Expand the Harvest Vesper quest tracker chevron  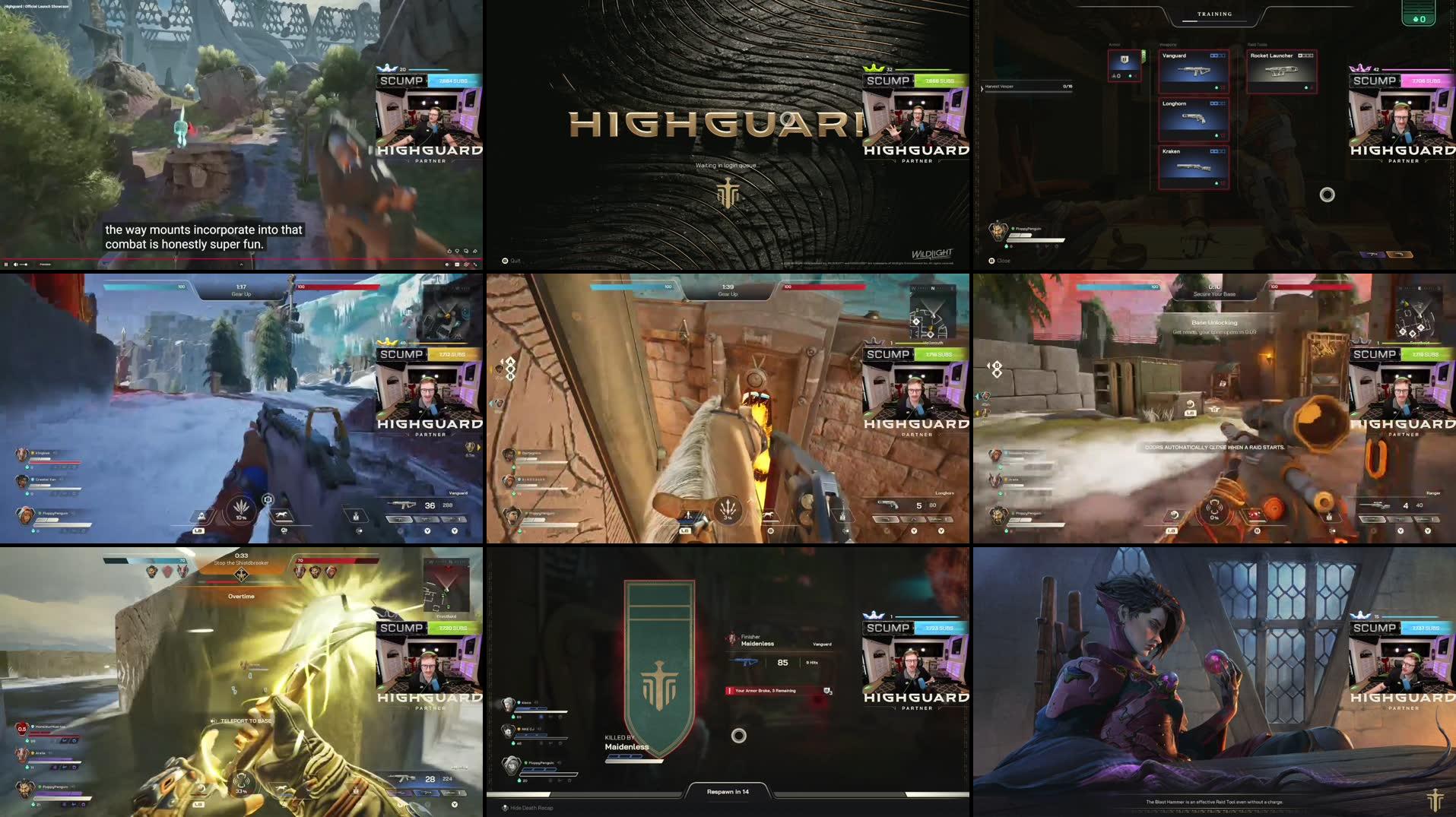[982, 87]
